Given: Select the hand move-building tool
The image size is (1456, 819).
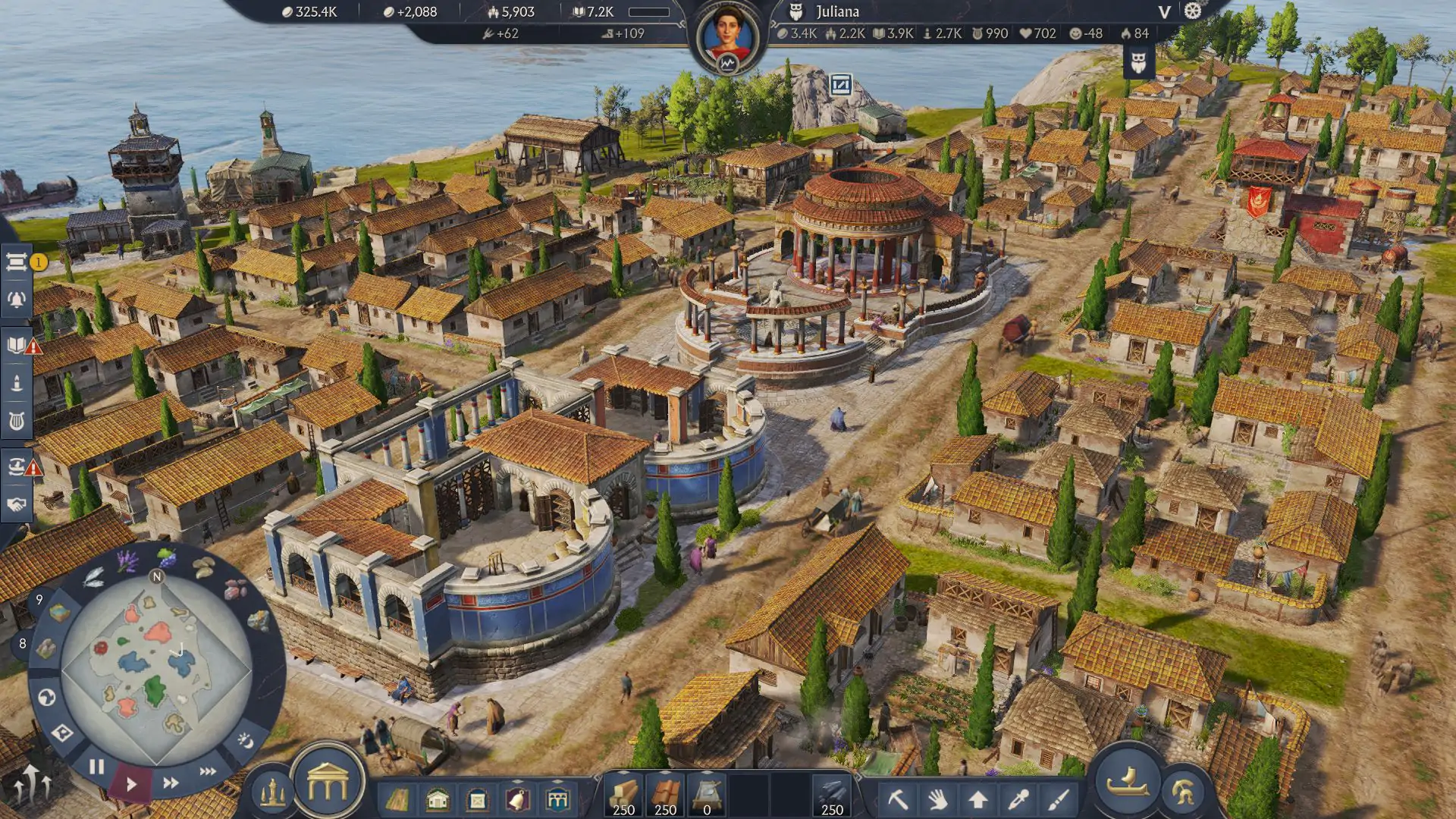Looking at the screenshot, I should [x=938, y=799].
